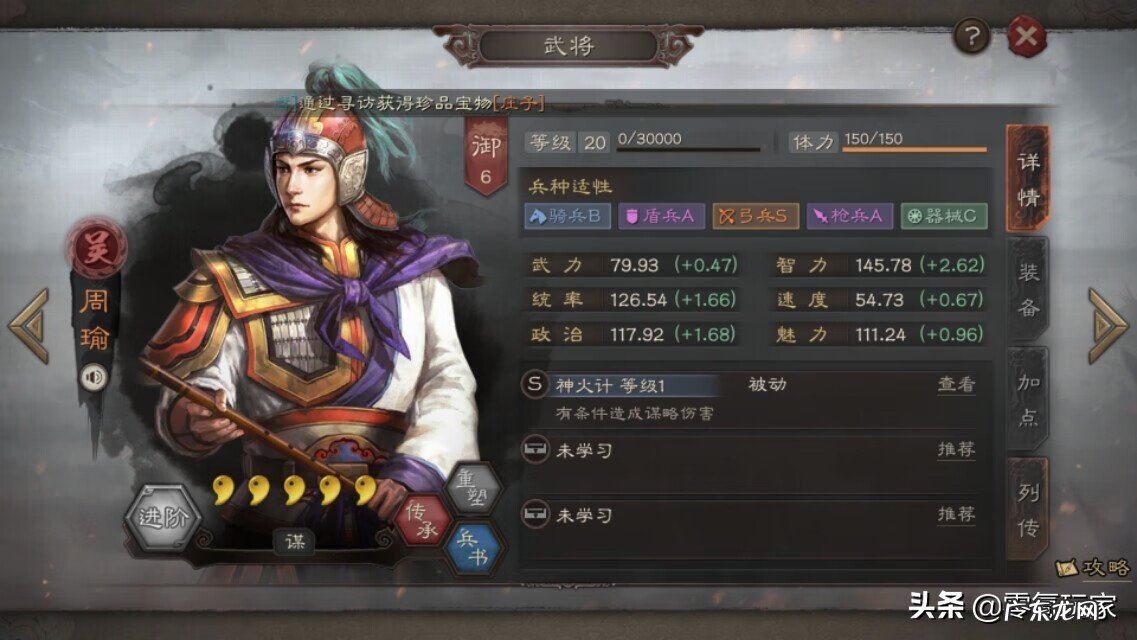The height and width of the screenshot is (640, 1137).
Task: Play Zhou Yu's voice with speaker icon
Action: [x=94, y=376]
